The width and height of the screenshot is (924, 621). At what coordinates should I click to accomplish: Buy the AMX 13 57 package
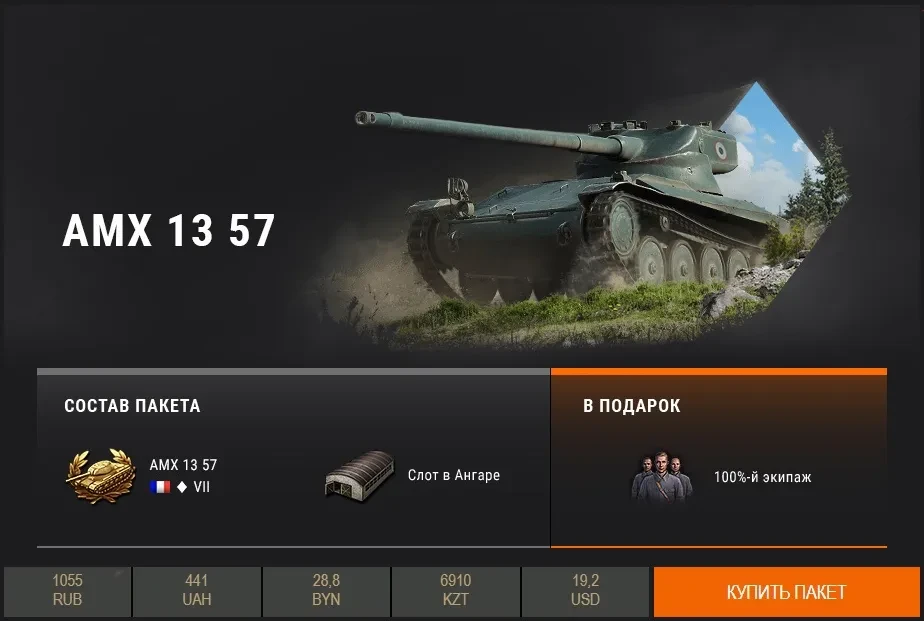(x=787, y=592)
